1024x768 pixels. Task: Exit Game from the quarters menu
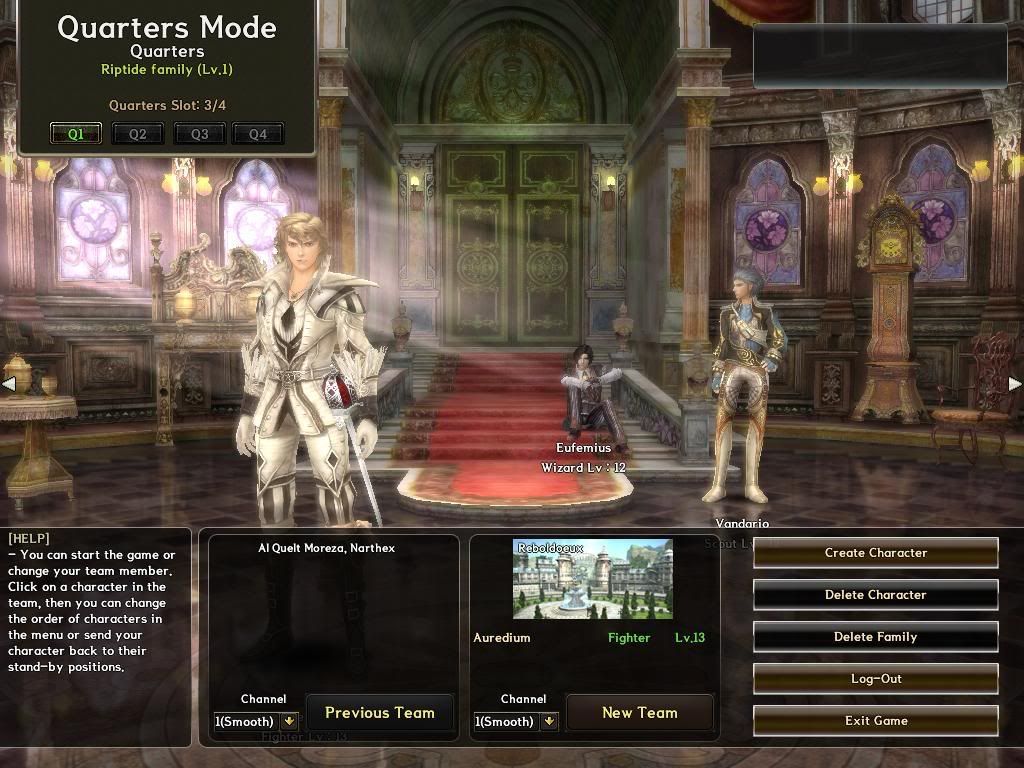pyautogui.click(x=875, y=721)
